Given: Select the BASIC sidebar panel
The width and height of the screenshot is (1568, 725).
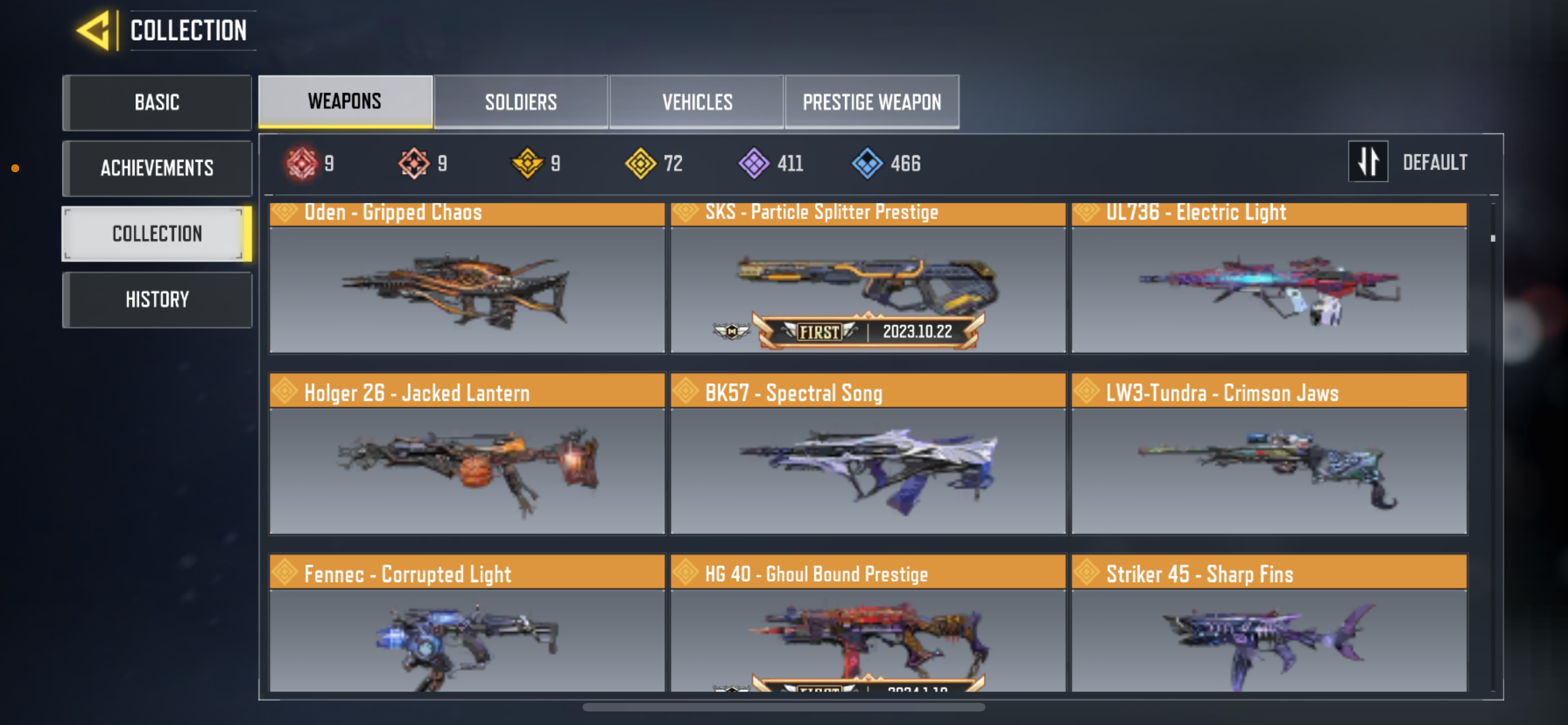Looking at the screenshot, I should (x=157, y=102).
